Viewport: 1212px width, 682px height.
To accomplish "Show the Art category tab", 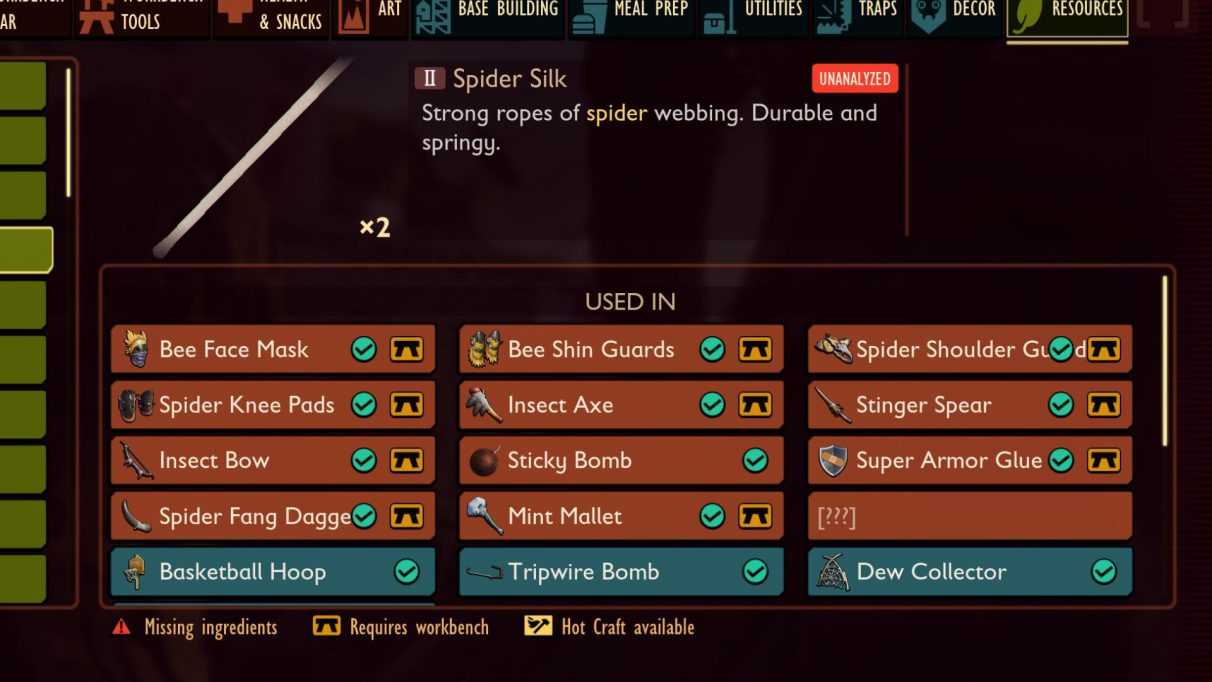I will [371, 17].
